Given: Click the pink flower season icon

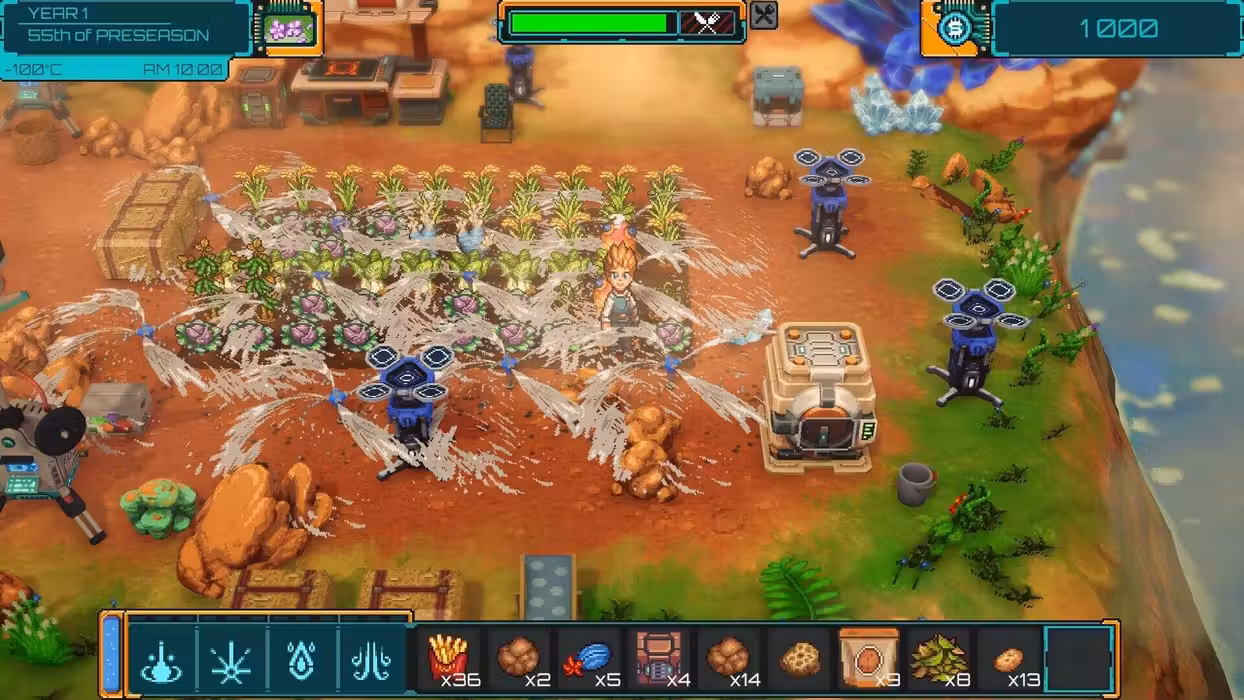Looking at the screenshot, I should pos(290,27).
